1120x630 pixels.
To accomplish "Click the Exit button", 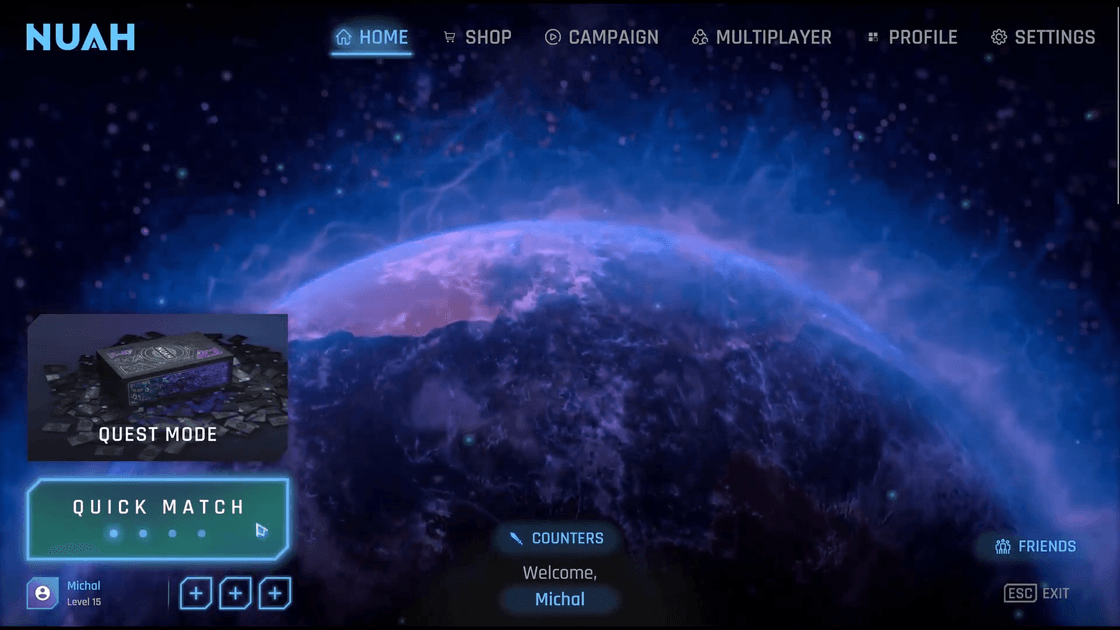I will [1037, 594].
